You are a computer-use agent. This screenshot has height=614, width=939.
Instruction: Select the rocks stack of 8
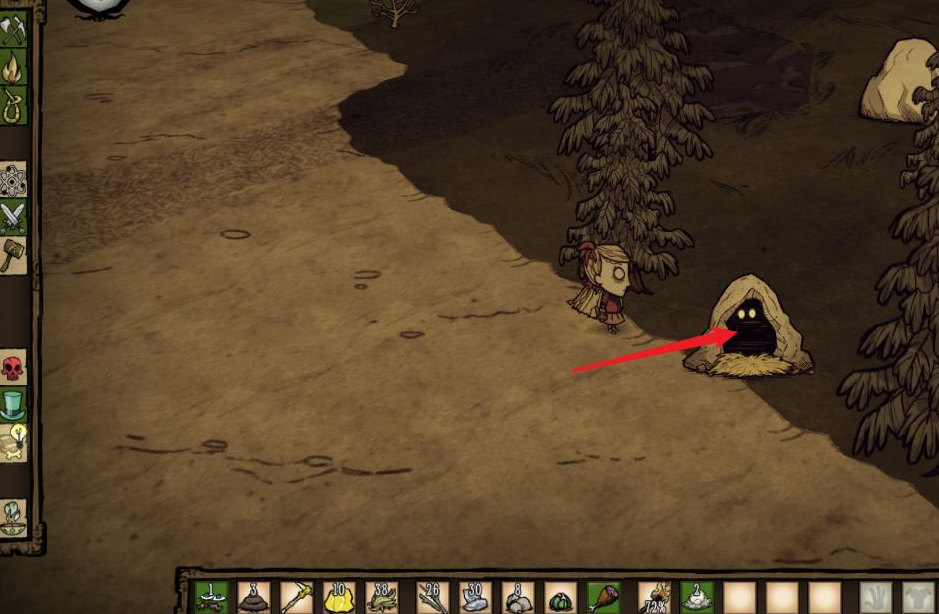pos(517,597)
